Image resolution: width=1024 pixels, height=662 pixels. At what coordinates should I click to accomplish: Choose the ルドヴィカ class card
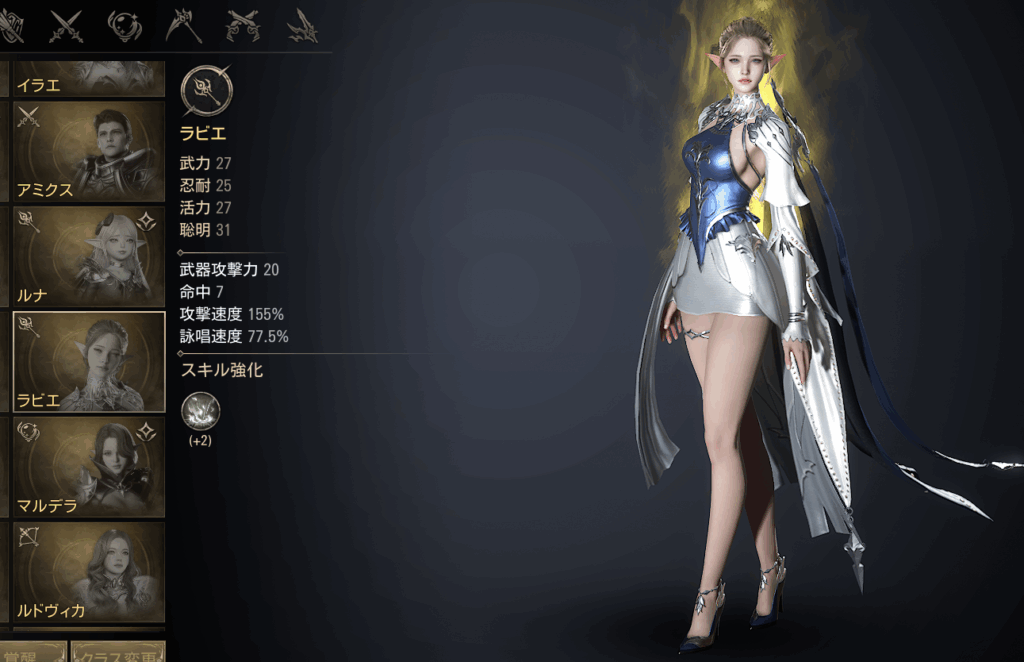88,571
